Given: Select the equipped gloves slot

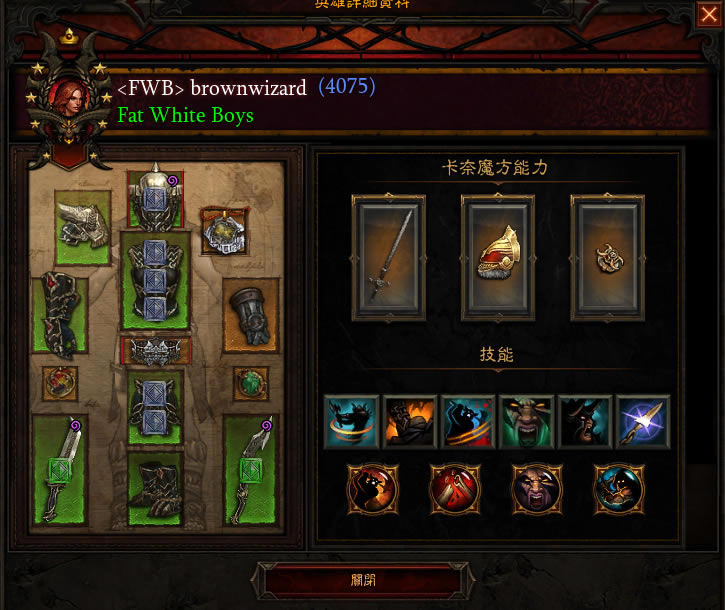Looking at the screenshot, I should (x=60, y=313).
